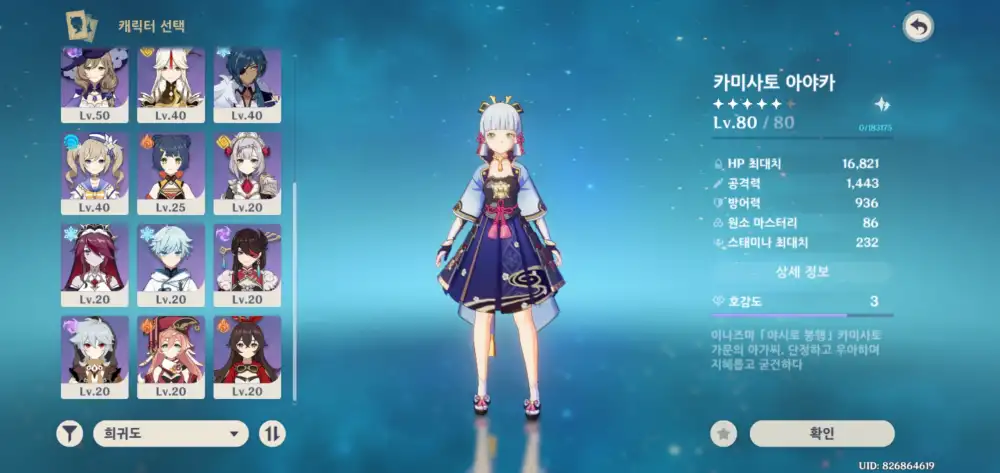Toggle the sort order arrows button
The height and width of the screenshot is (473, 1000).
pyautogui.click(x=271, y=433)
